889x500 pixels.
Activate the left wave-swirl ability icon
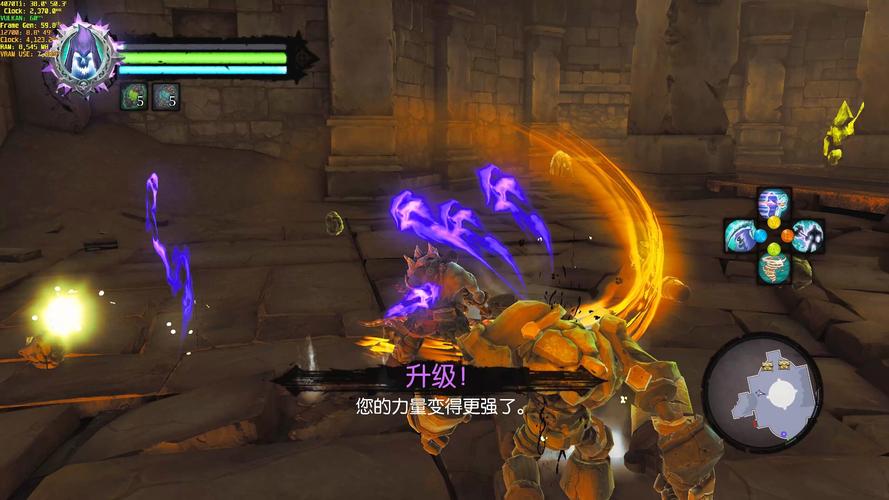[741, 236]
